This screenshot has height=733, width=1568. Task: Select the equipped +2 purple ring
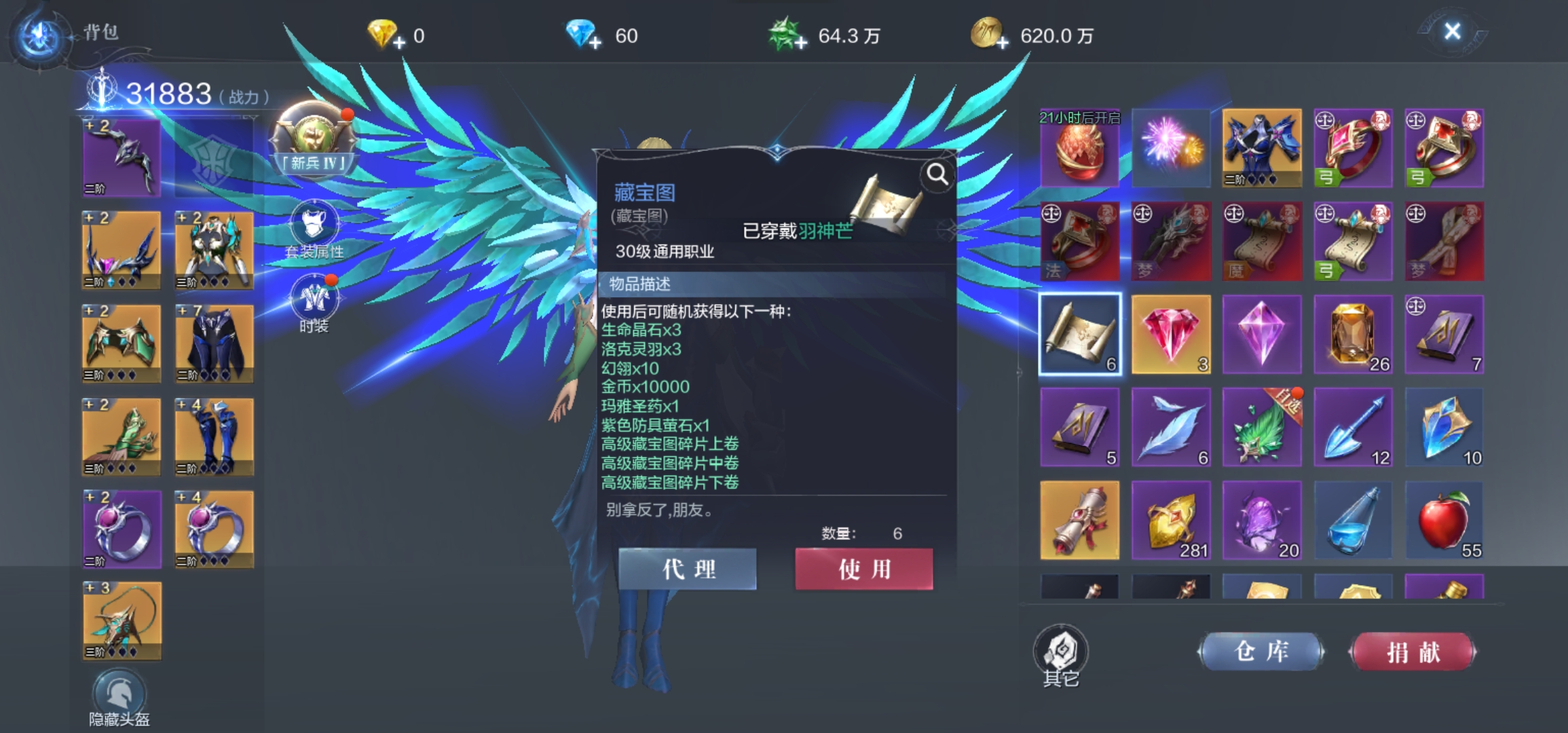tap(121, 529)
